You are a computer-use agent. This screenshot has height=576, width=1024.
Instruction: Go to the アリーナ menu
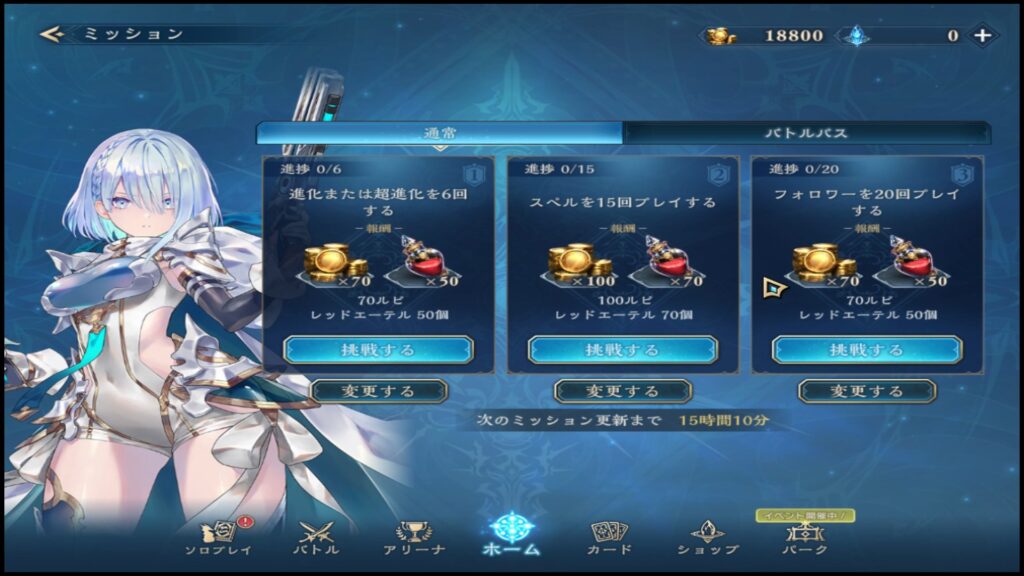coord(412,538)
